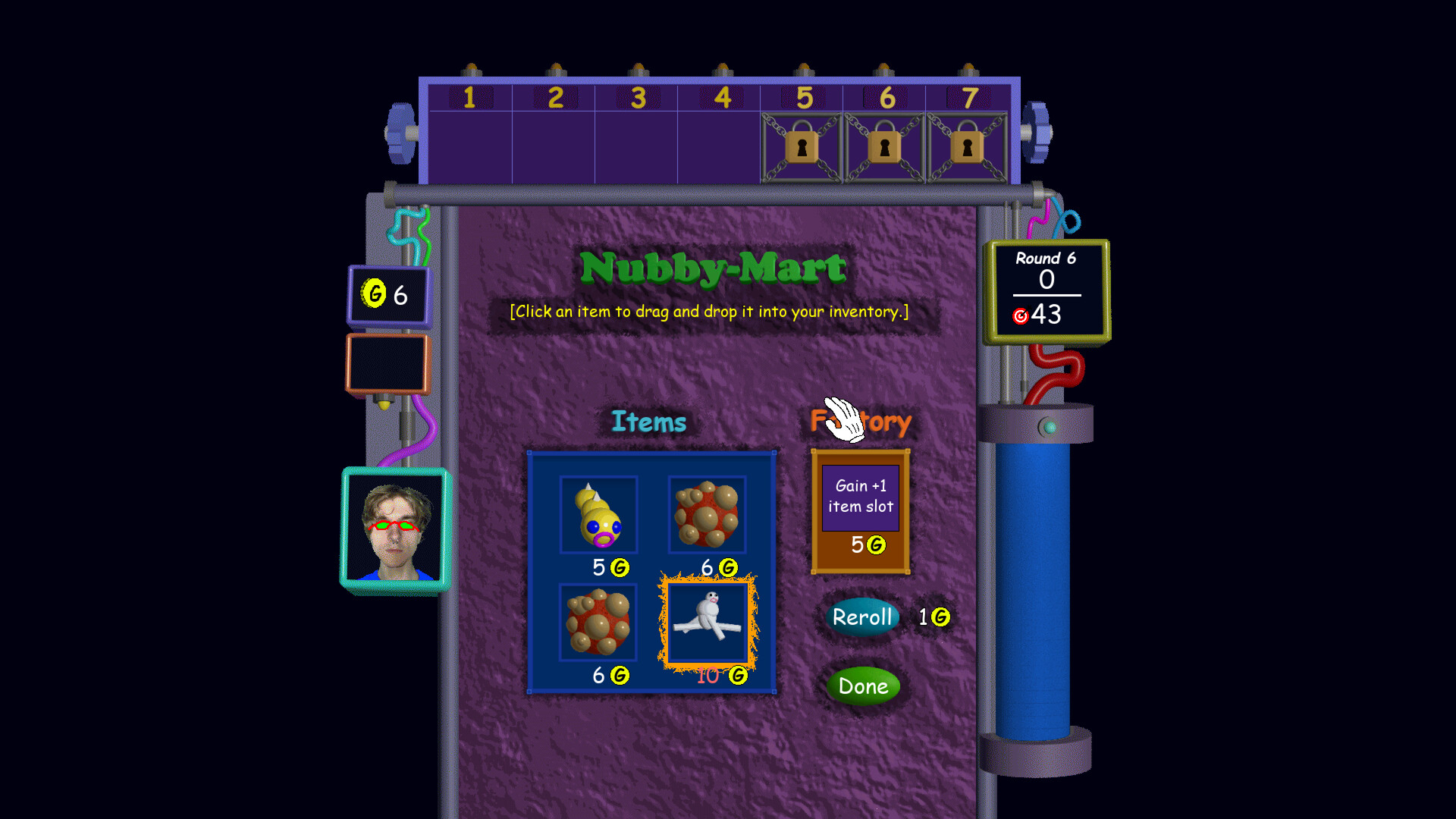This screenshot has width=1456, height=819.
Task: Click the Items panel heading
Action: 648,422
